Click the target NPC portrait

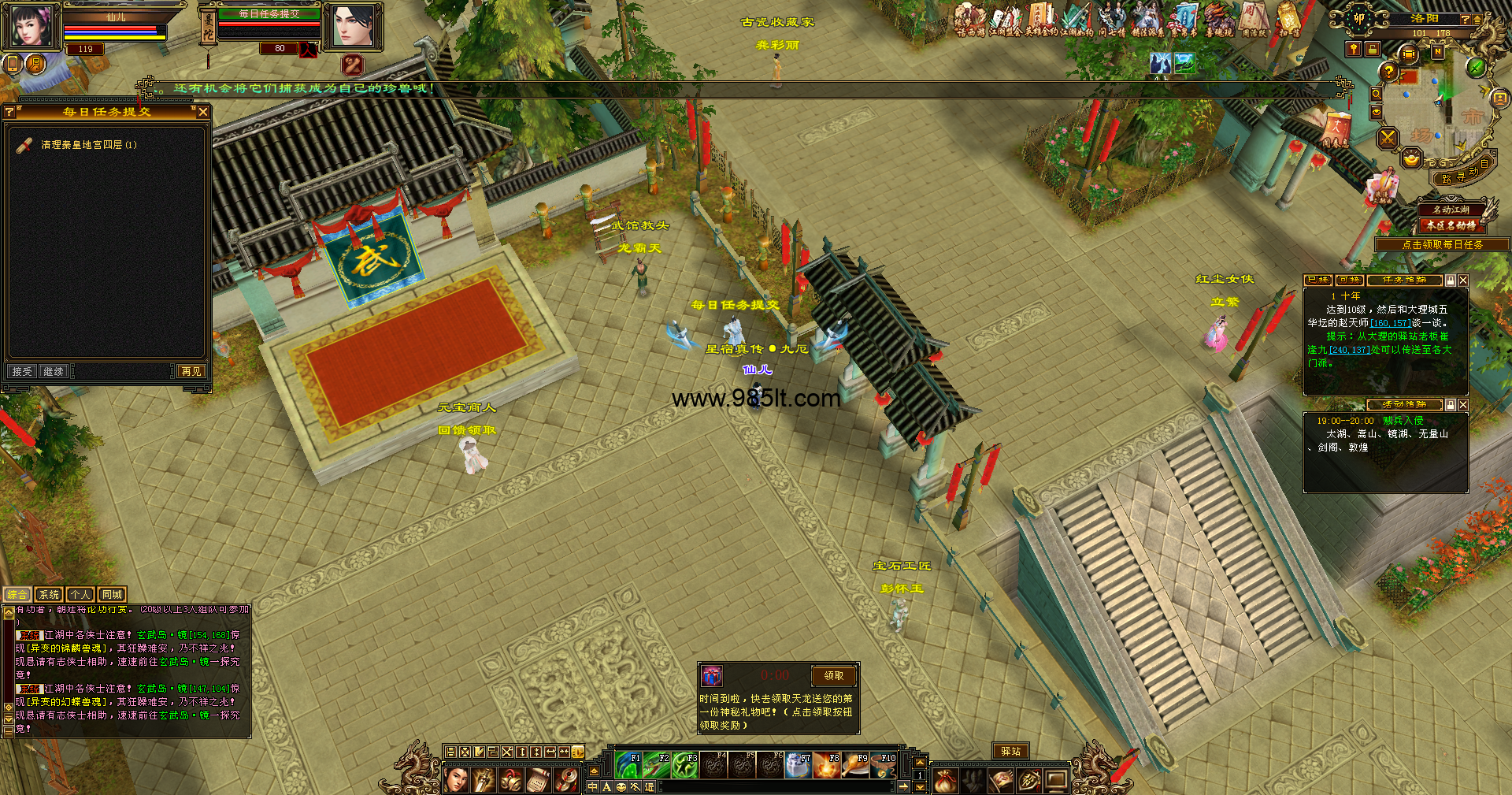tap(352, 26)
